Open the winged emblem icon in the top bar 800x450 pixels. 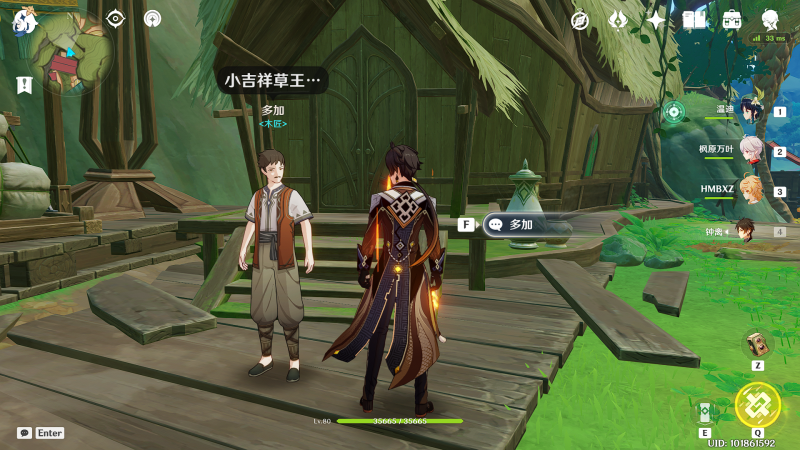618,20
